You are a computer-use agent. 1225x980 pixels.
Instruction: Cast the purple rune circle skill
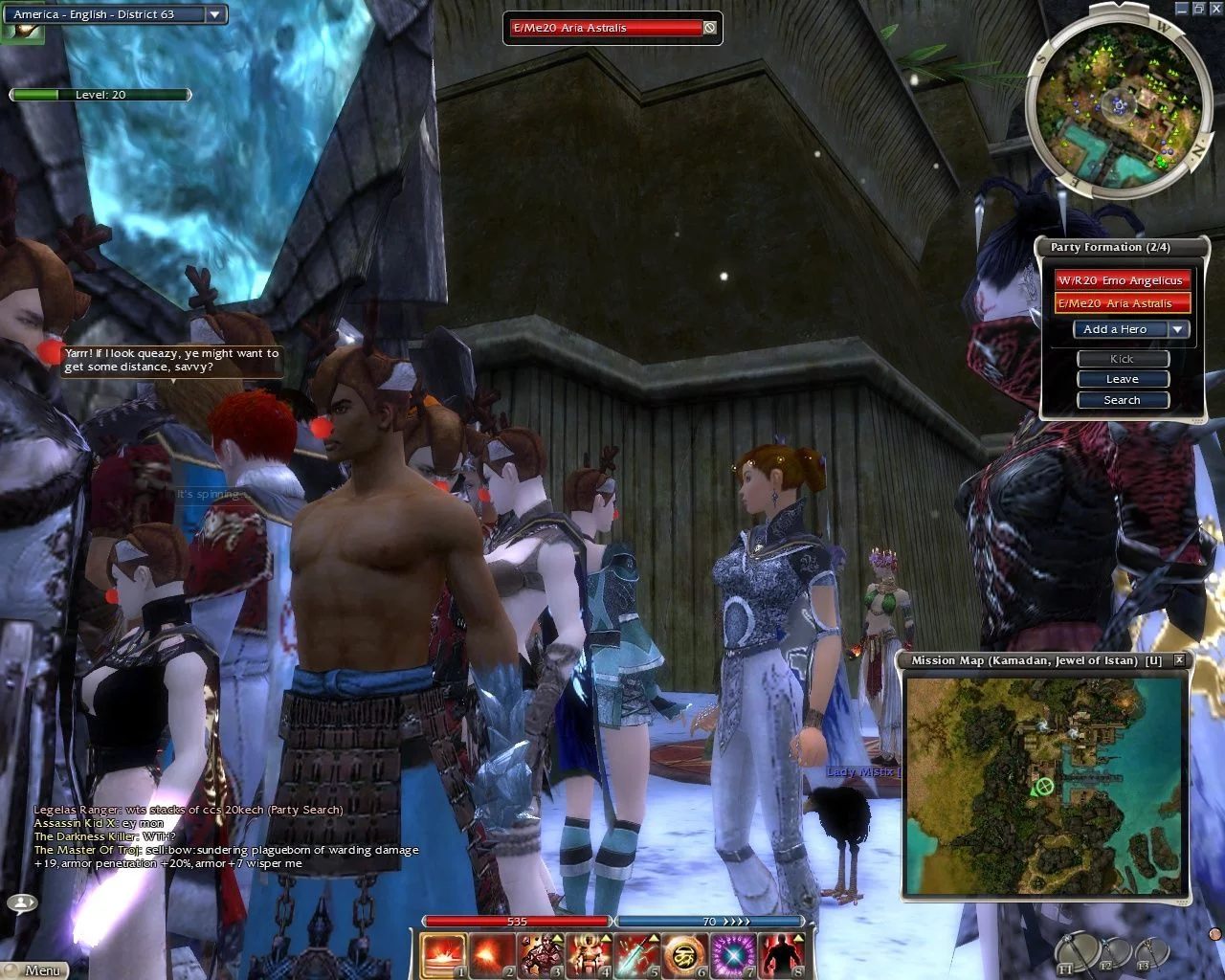[734, 955]
